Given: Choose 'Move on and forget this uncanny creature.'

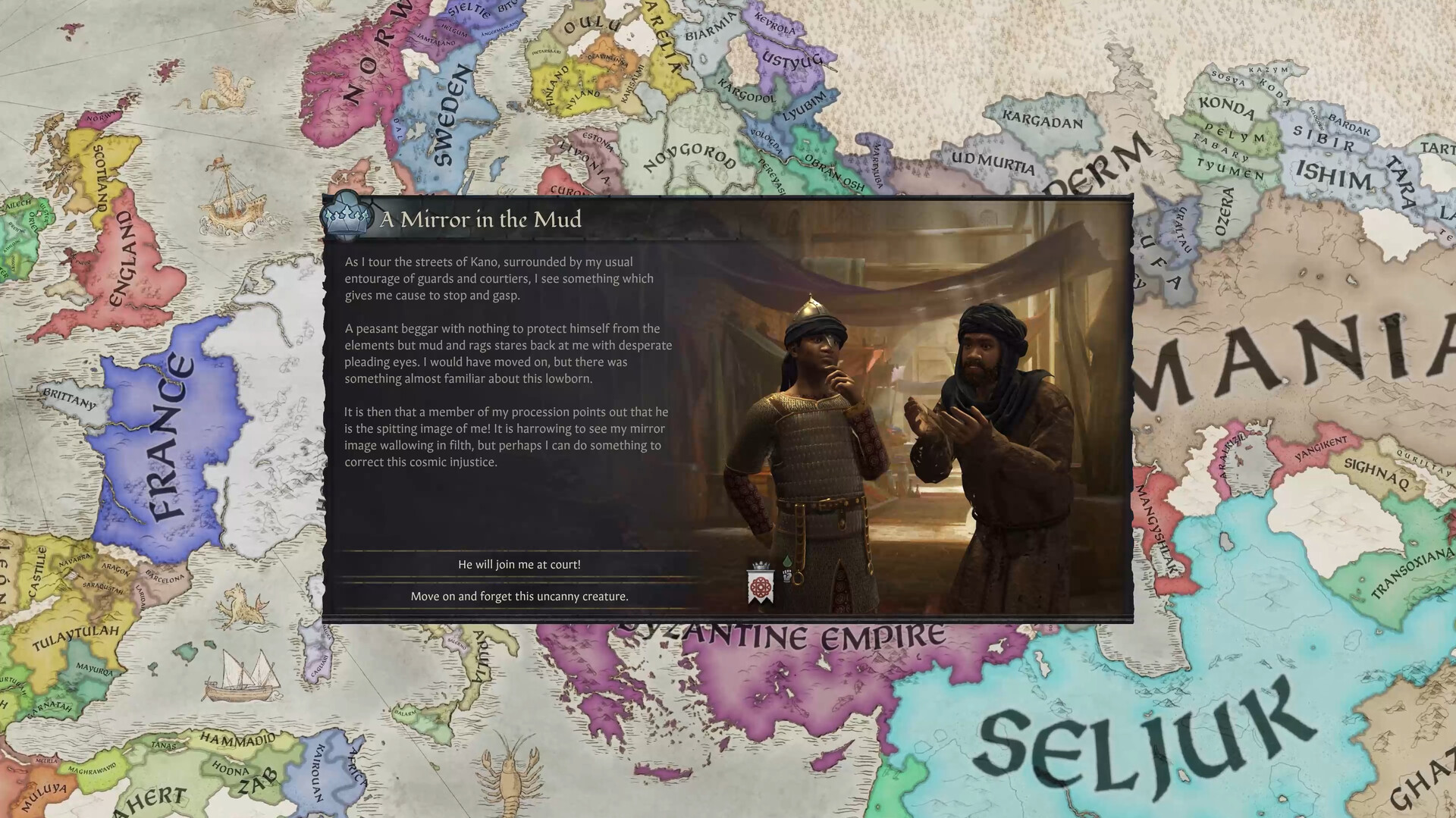Looking at the screenshot, I should tap(519, 597).
